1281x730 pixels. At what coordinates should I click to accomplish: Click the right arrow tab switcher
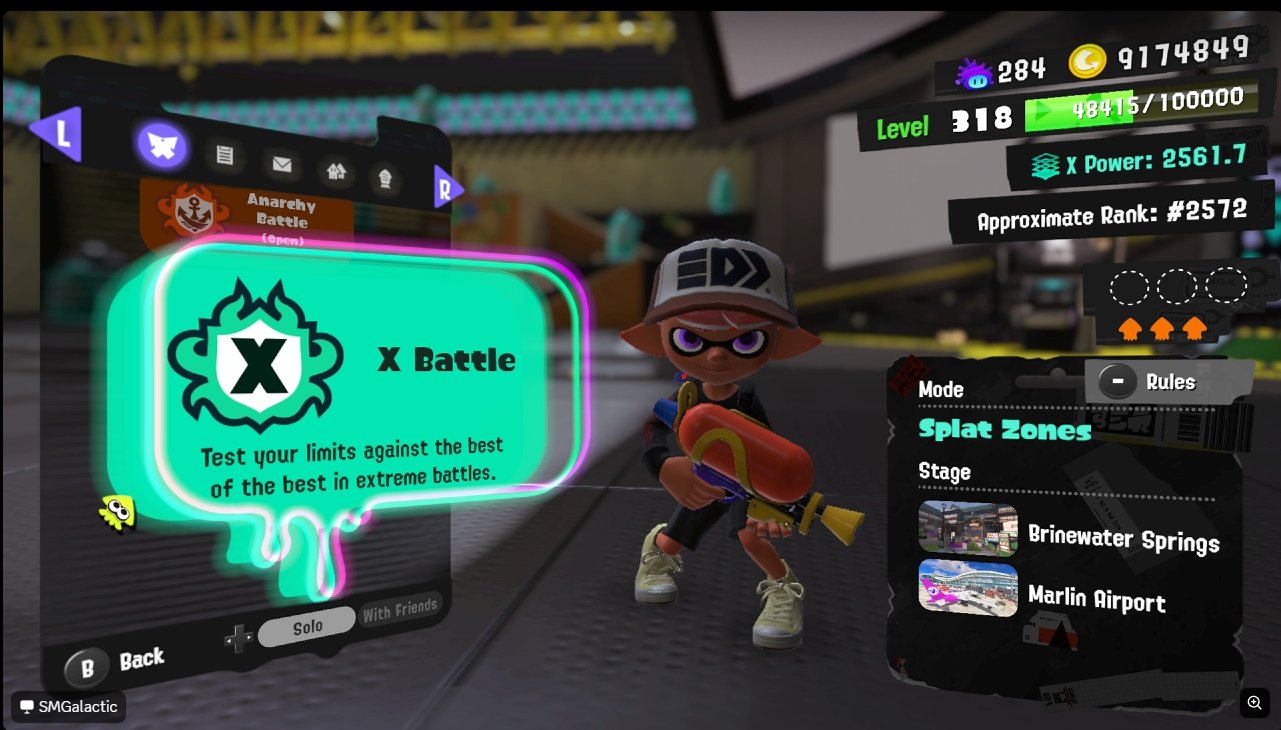point(447,188)
